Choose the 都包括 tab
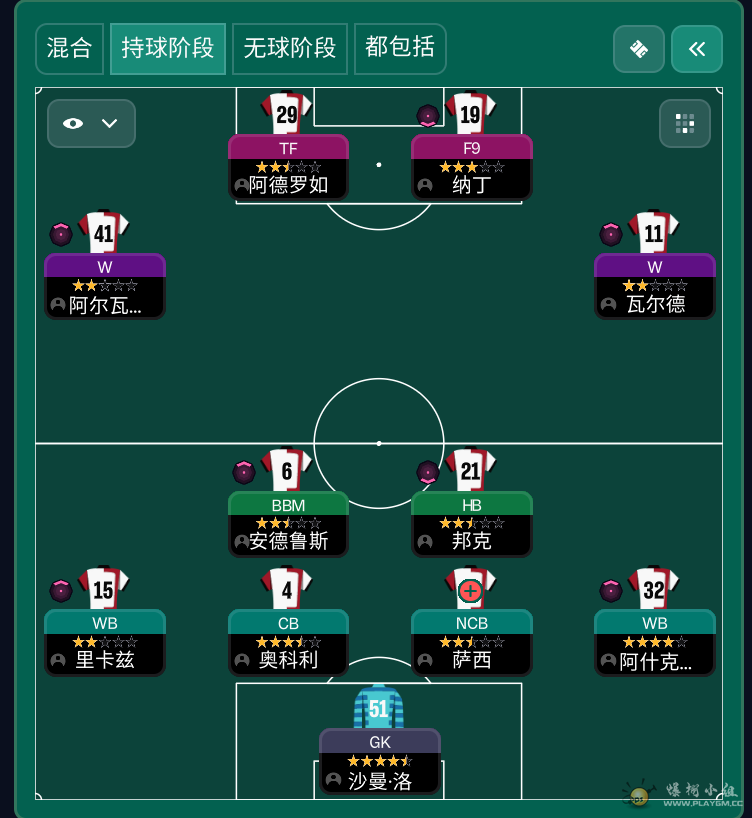This screenshot has width=752, height=818. (x=399, y=48)
